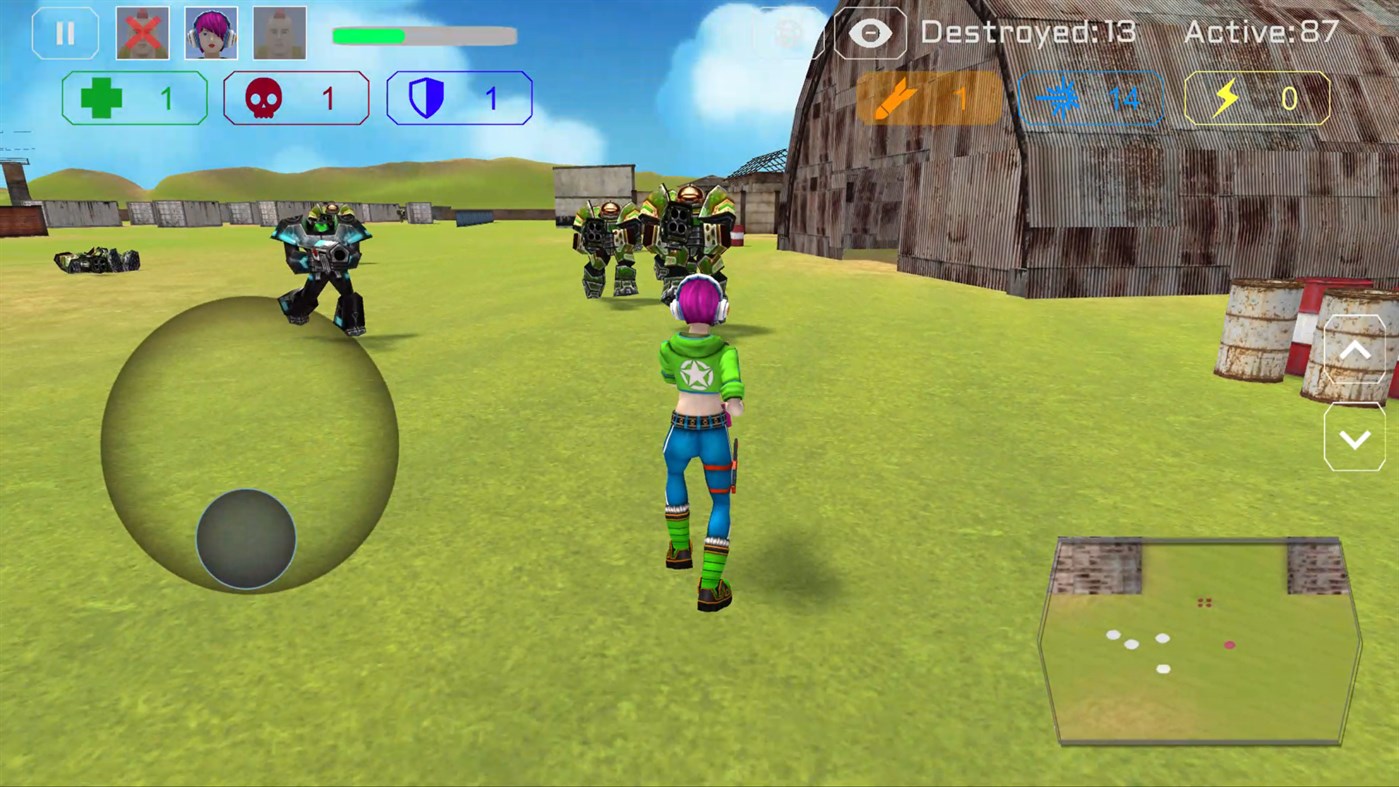Click the faded camera icon near the barn

[x=789, y=33]
